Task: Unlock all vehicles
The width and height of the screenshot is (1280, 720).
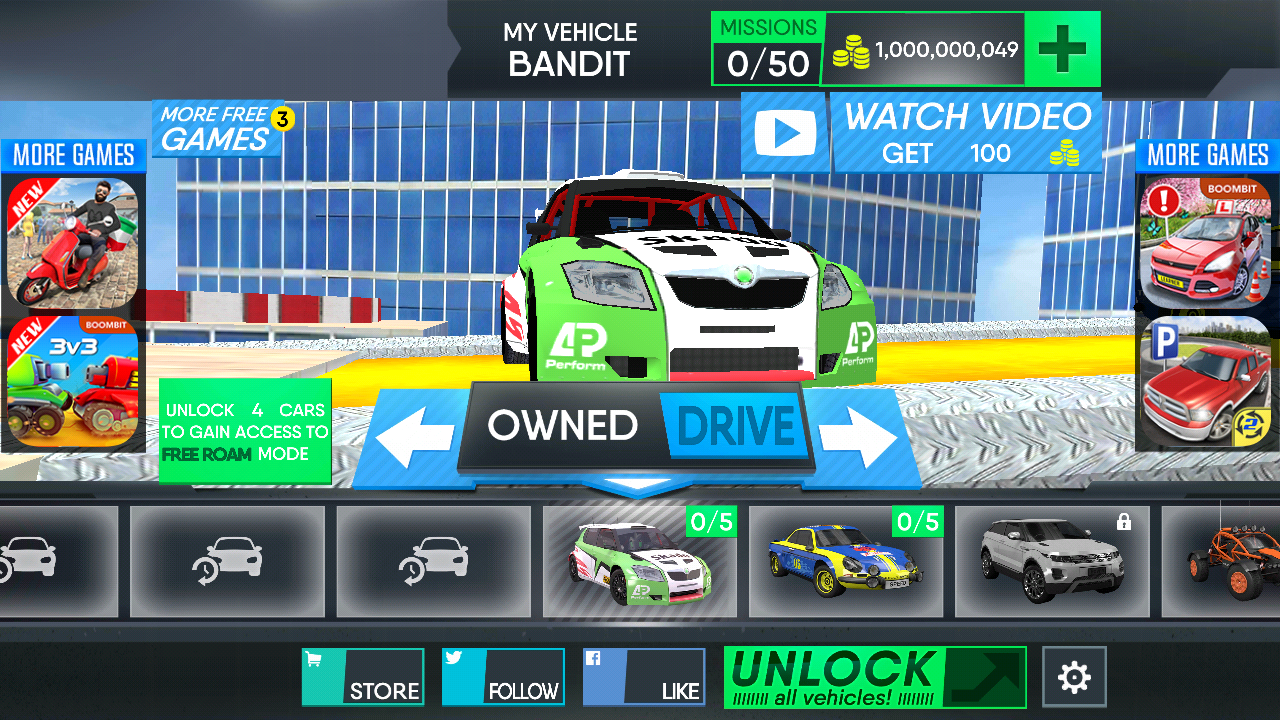Action: pos(875,677)
